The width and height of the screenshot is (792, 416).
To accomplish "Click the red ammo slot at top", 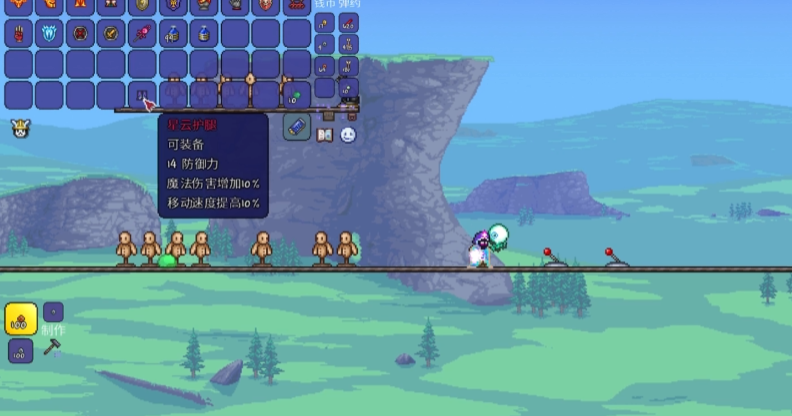I will (349, 22).
